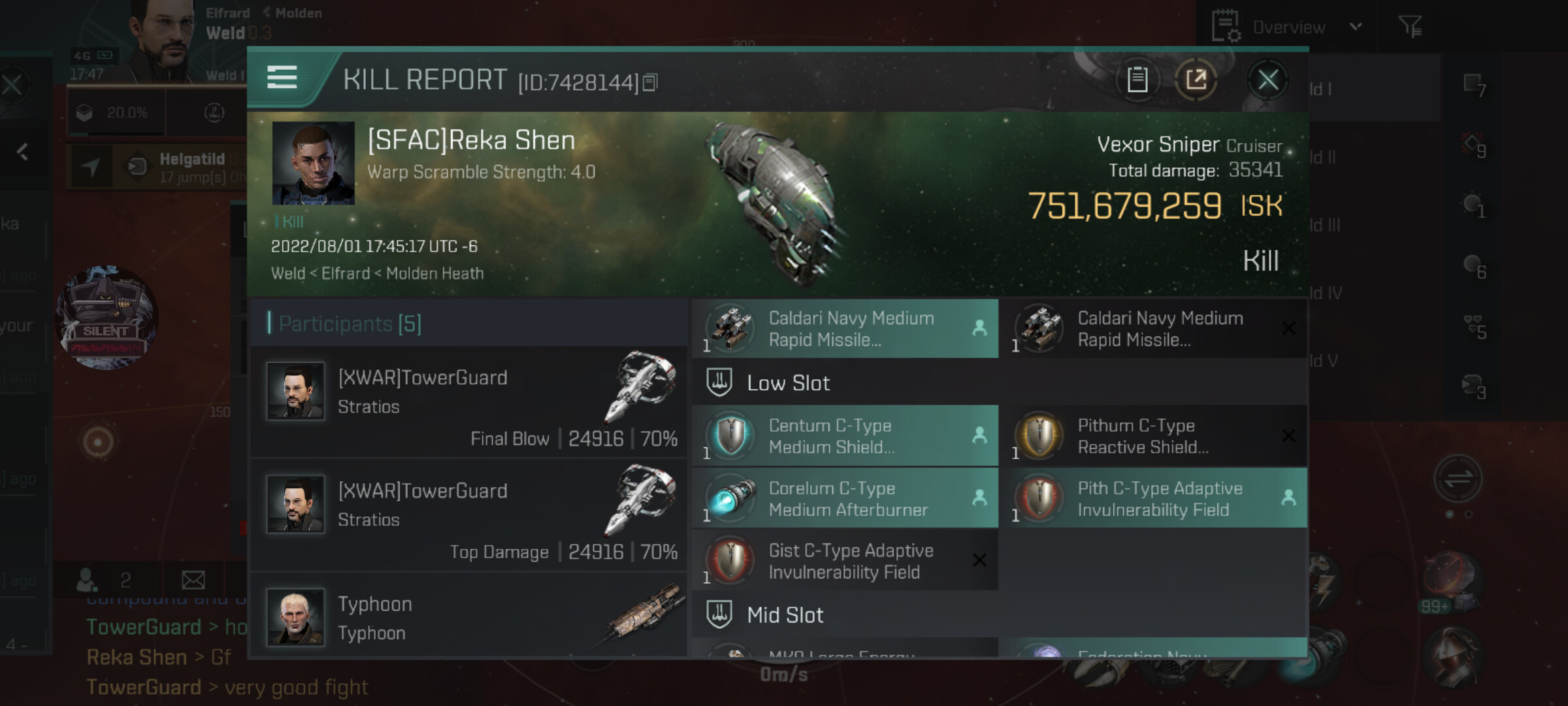
Task: Share the kill report externally
Action: pos(1196,80)
